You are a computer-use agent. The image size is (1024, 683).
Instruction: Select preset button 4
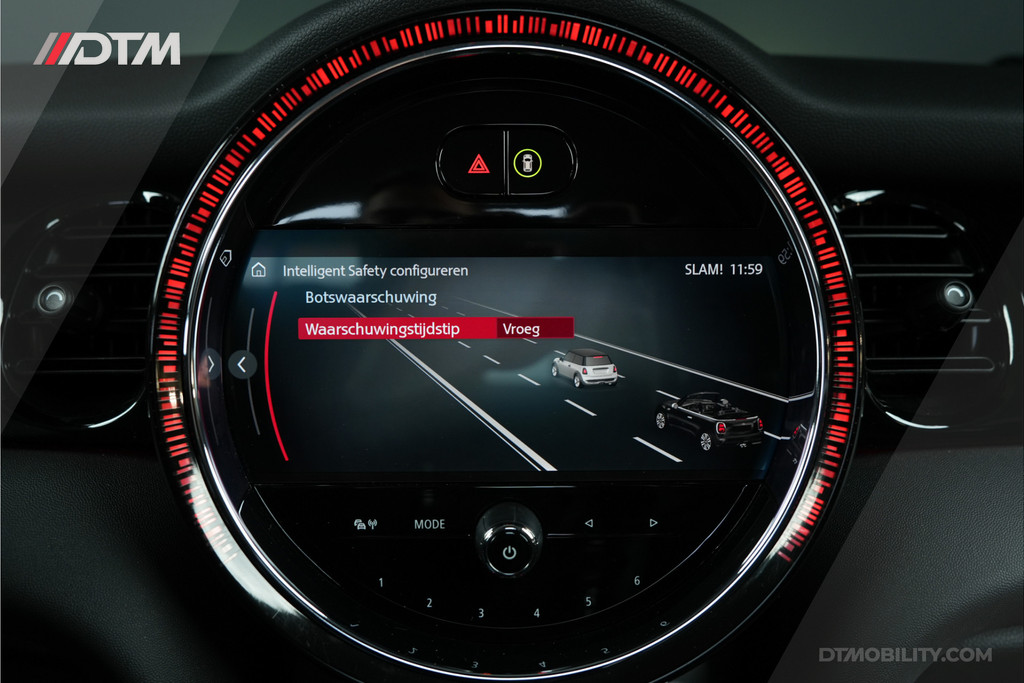536,613
